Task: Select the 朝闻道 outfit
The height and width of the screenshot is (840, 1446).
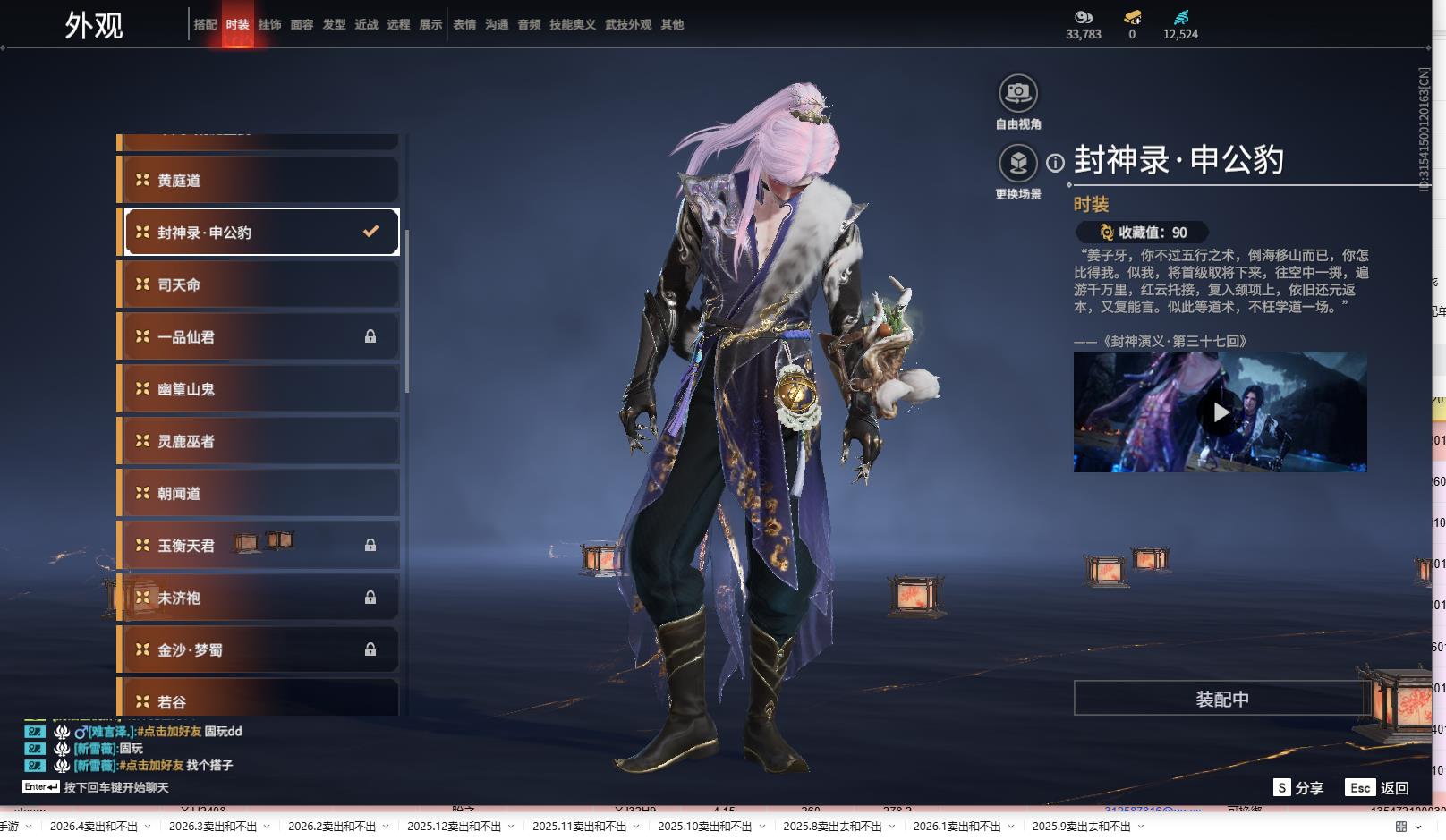Action: [259, 494]
